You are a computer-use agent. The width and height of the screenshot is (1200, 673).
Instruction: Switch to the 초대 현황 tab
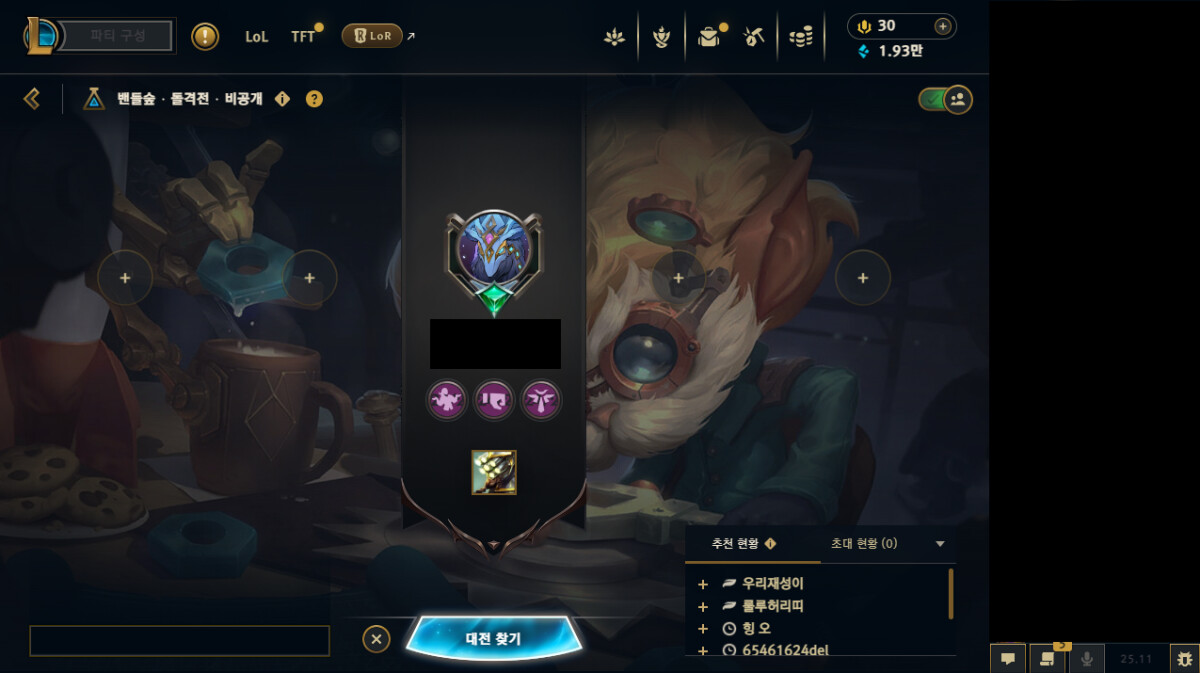(x=864, y=544)
